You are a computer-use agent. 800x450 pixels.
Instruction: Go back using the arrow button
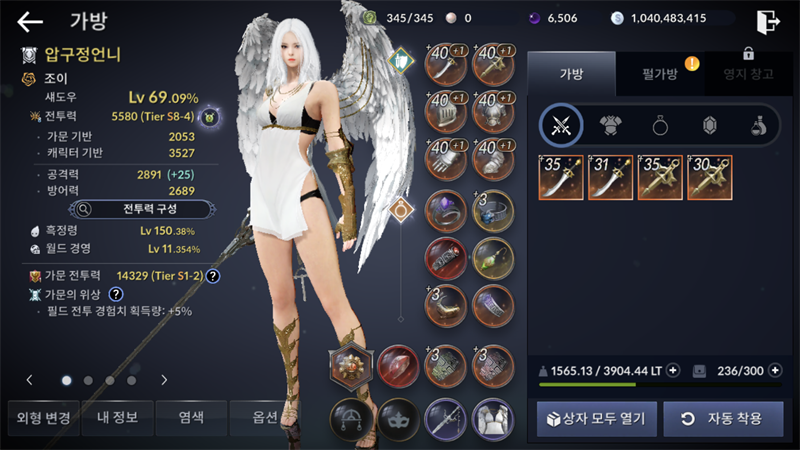pyautogui.click(x=30, y=21)
